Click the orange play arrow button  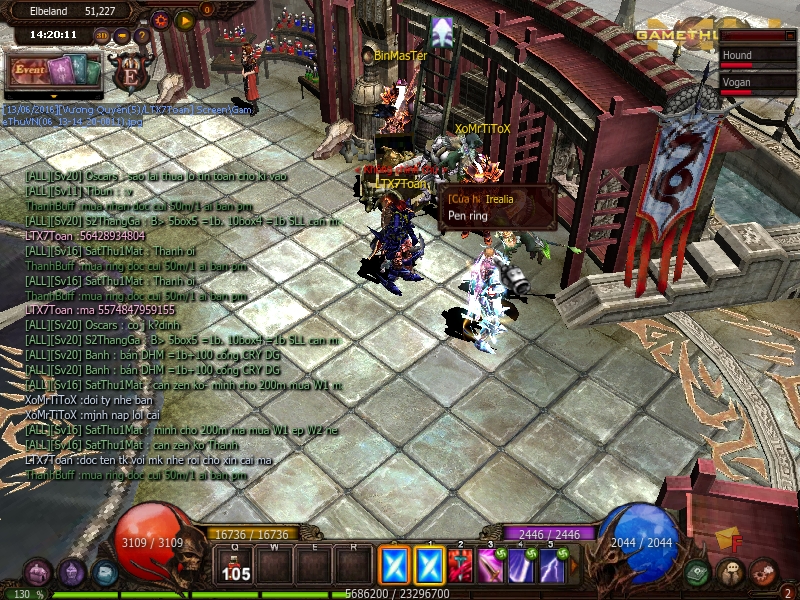pyautogui.click(x=185, y=19)
